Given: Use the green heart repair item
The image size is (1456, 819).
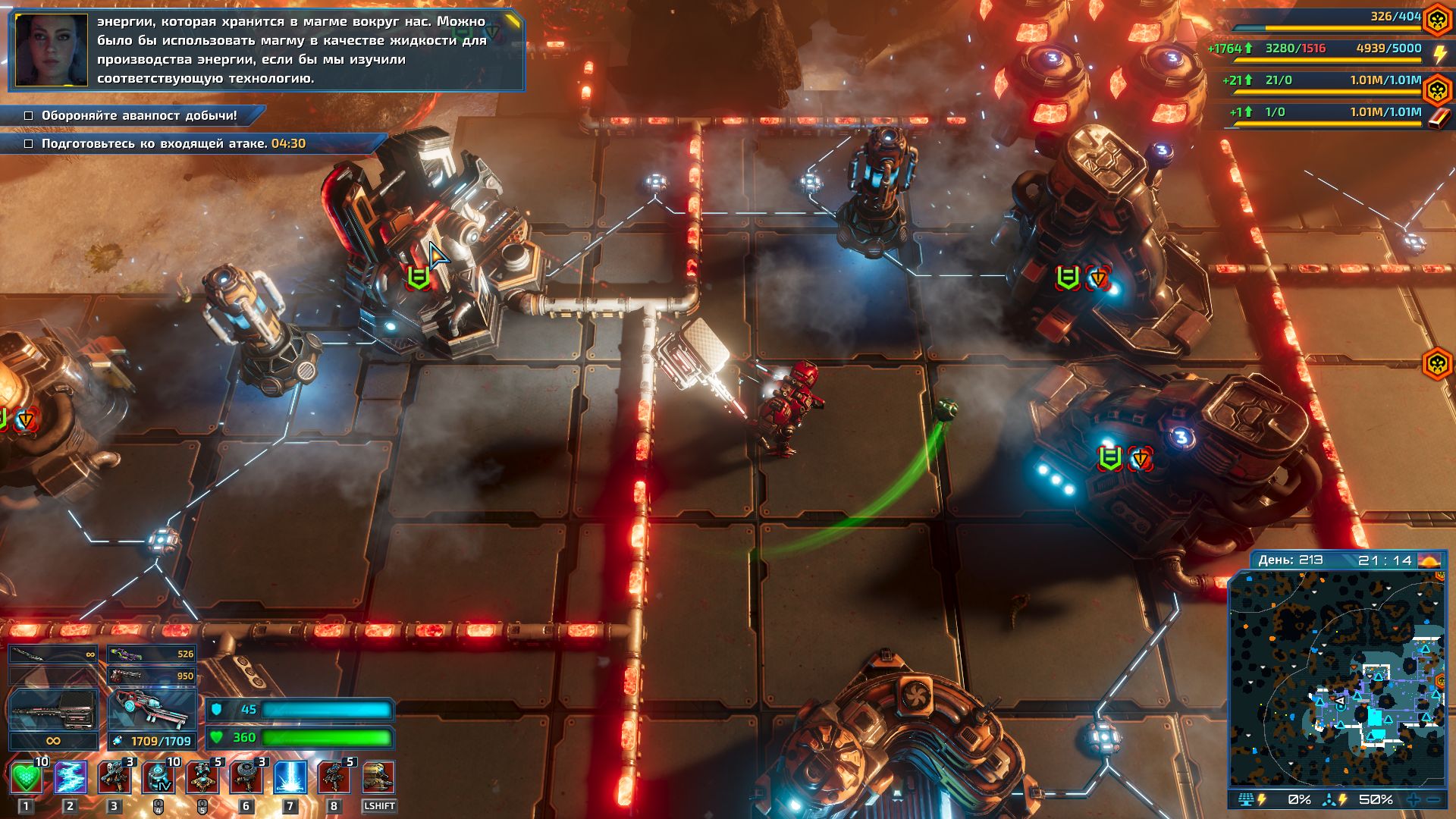Looking at the screenshot, I should click(x=27, y=777).
